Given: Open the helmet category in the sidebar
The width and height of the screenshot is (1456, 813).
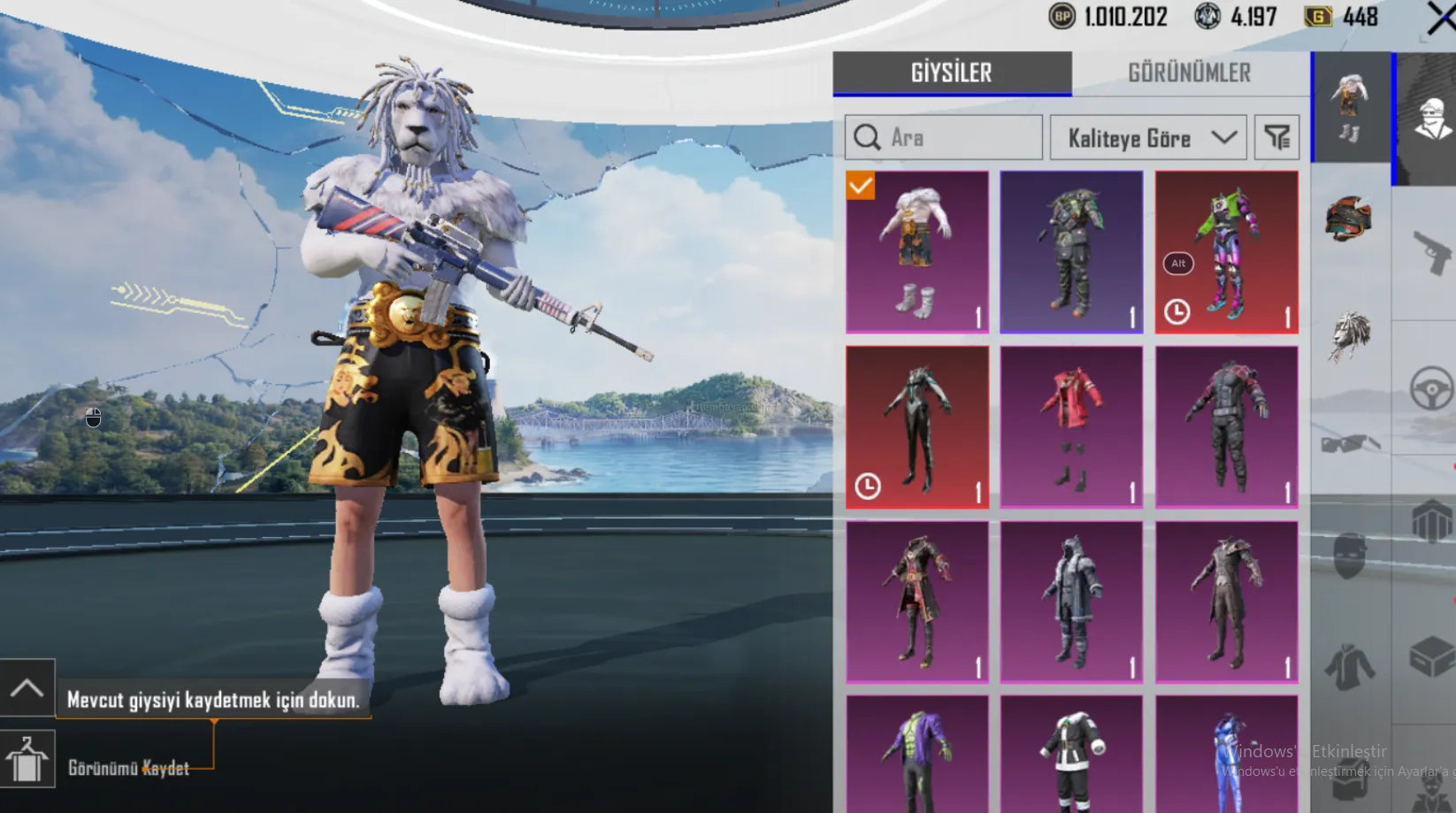Looking at the screenshot, I should (x=1349, y=219).
